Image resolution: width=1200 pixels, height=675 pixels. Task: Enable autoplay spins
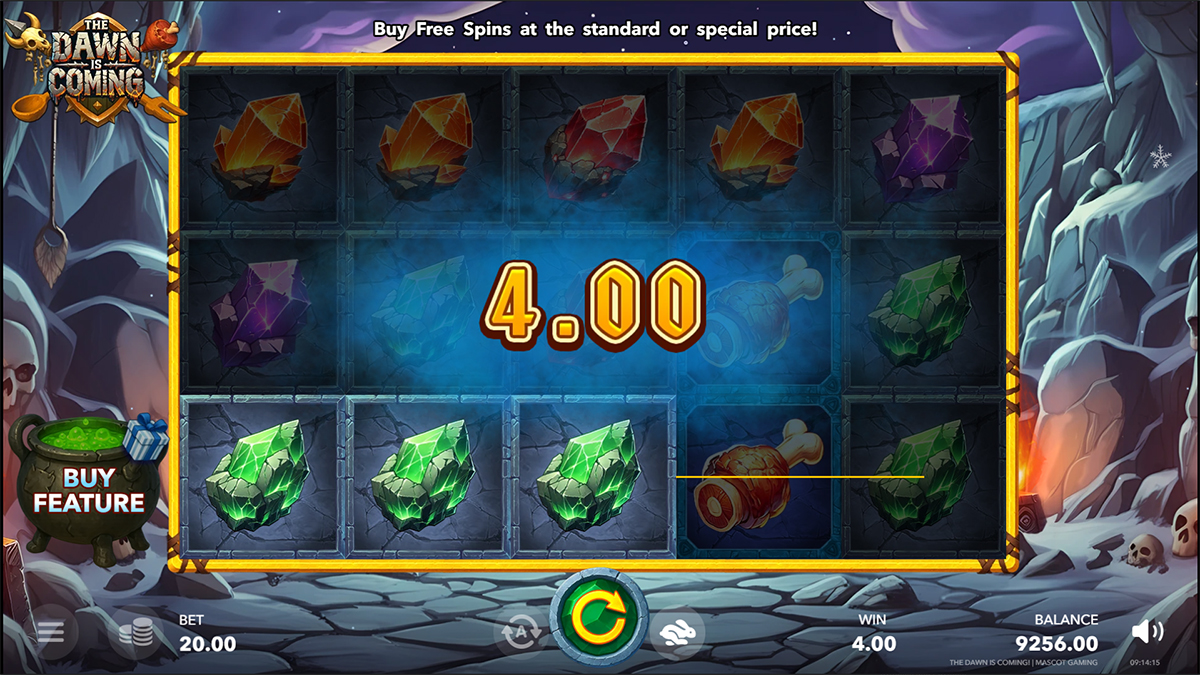pyautogui.click(x=521, y=632)
